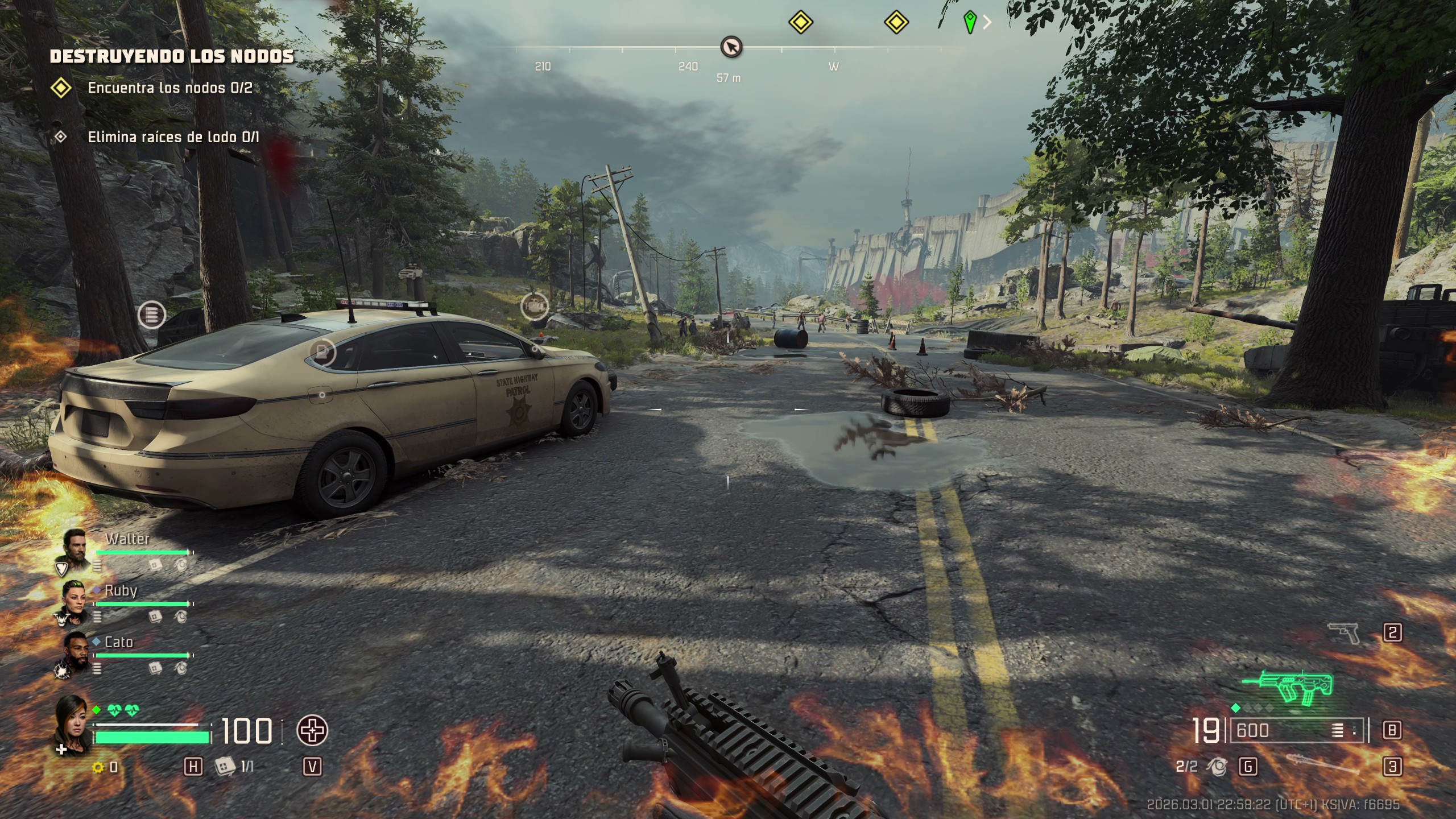
Task: Click the green location pin on compass
Action: pos(970,23)
